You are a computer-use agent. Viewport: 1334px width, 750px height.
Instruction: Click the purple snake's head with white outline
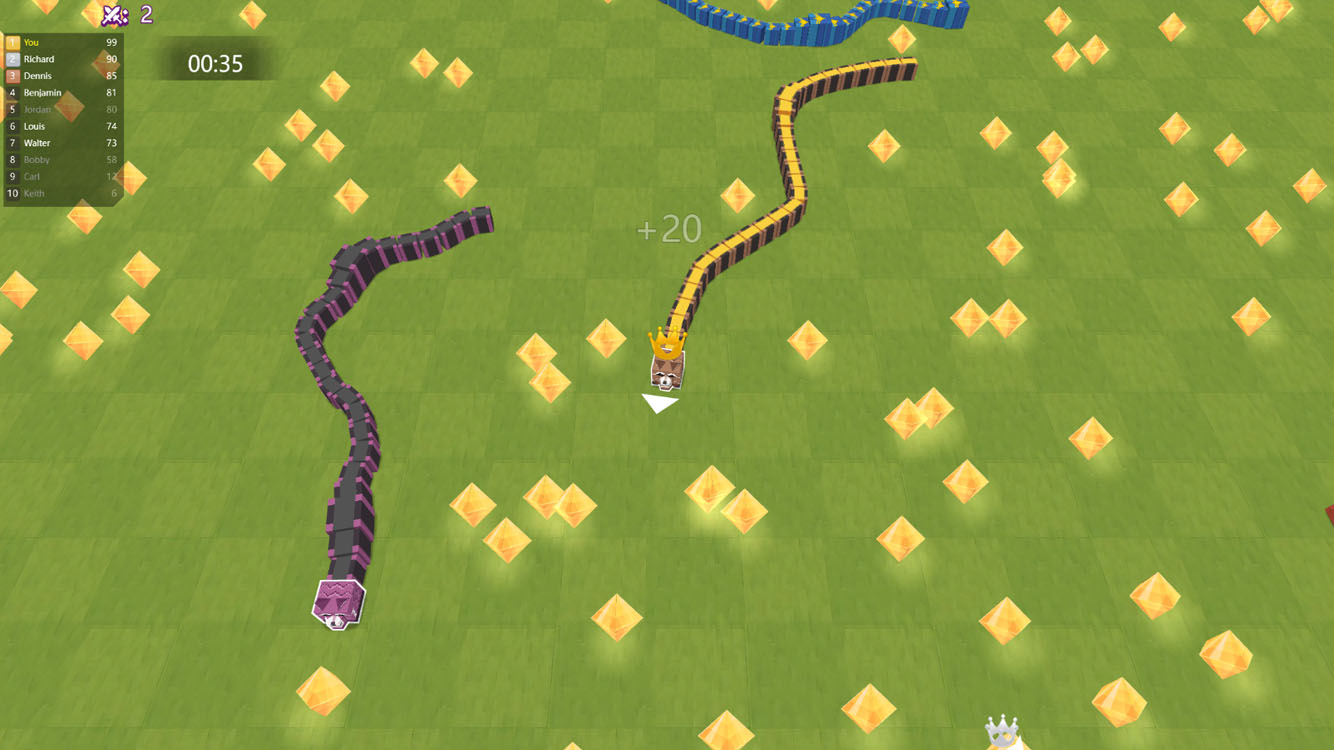click(x=337, y=604)
